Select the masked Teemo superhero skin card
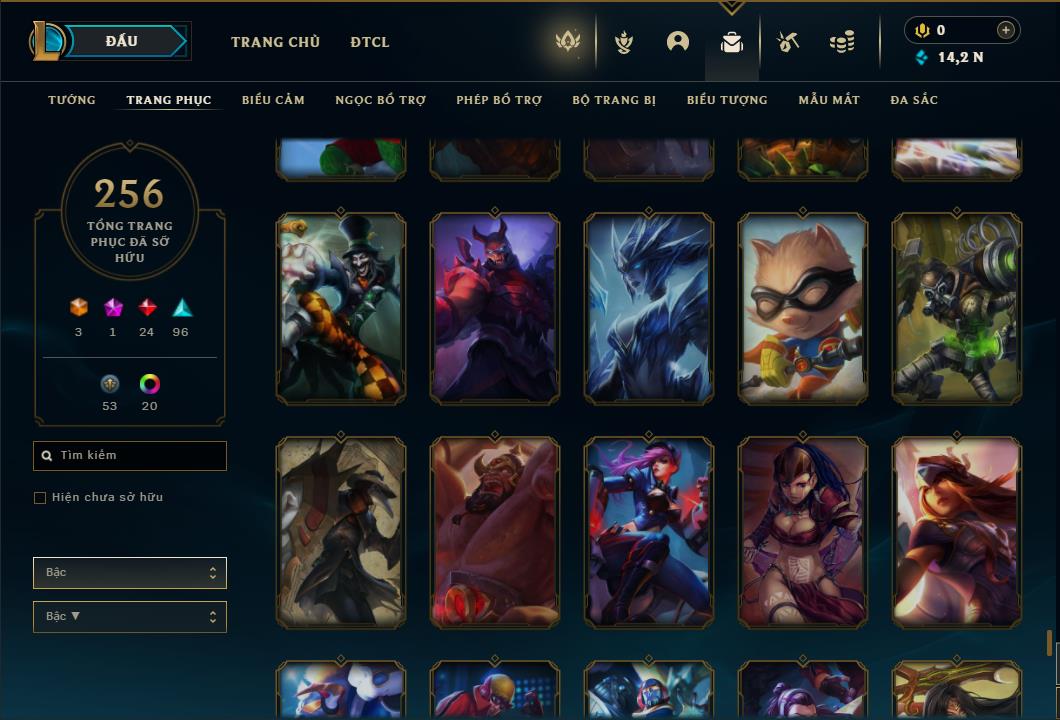Screen dimensions: 1060x720 pyautogui.click(x=803, y=309)
